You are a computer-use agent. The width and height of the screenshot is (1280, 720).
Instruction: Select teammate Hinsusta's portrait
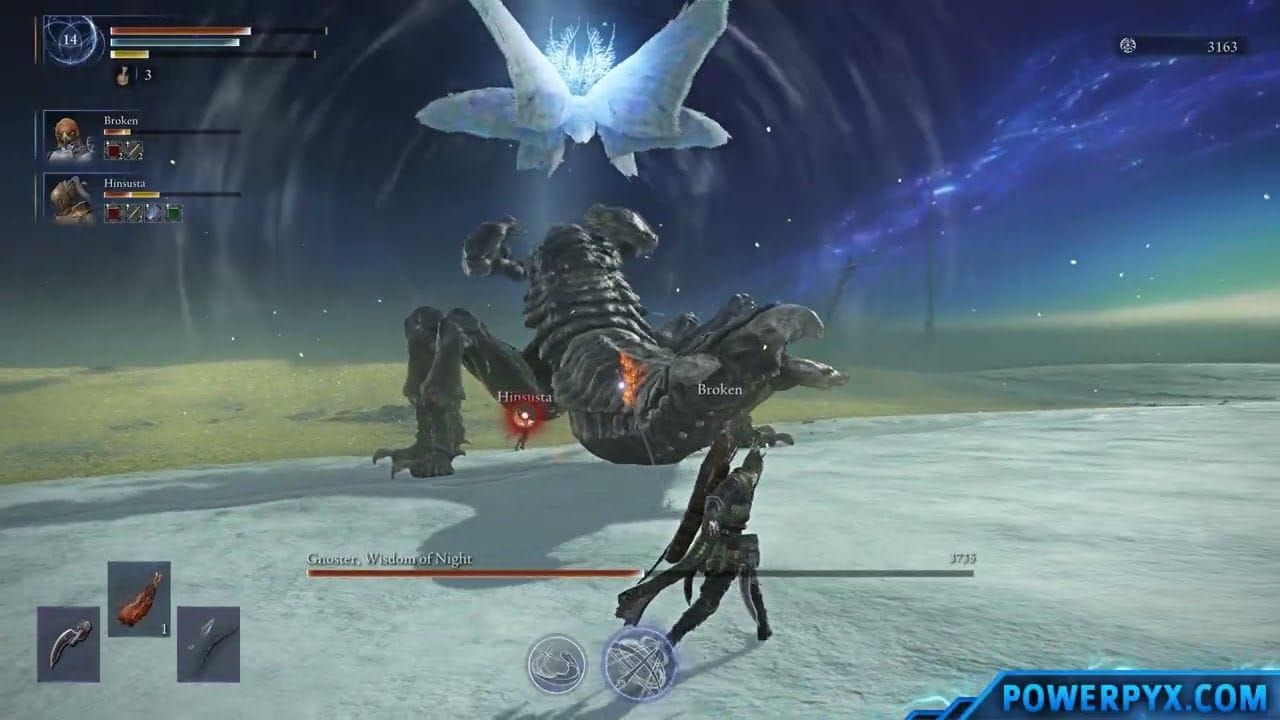pyautogui.click(x=70, y=198)
